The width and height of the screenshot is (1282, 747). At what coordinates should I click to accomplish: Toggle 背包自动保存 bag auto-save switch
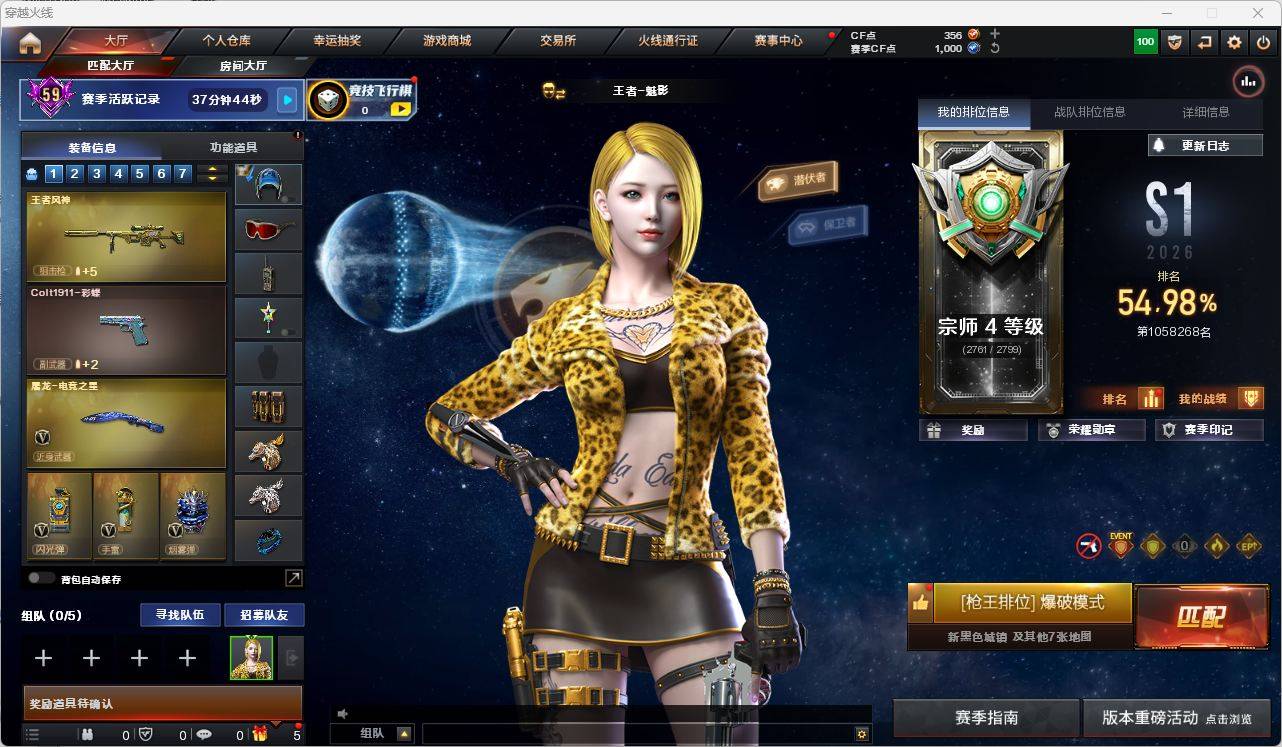[x=42, y=578]
